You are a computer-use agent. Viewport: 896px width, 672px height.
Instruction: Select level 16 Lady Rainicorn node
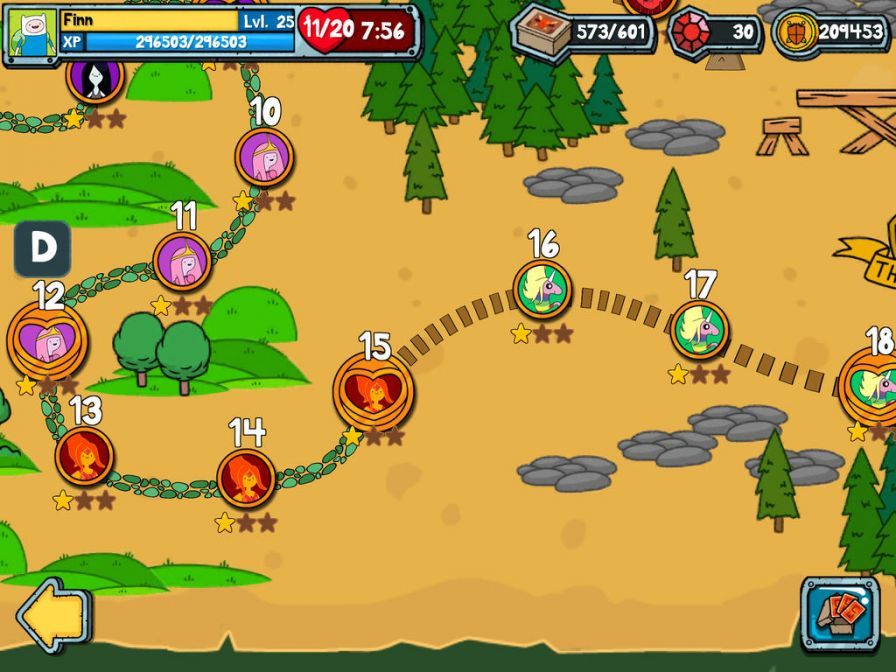tap(543, 289)
